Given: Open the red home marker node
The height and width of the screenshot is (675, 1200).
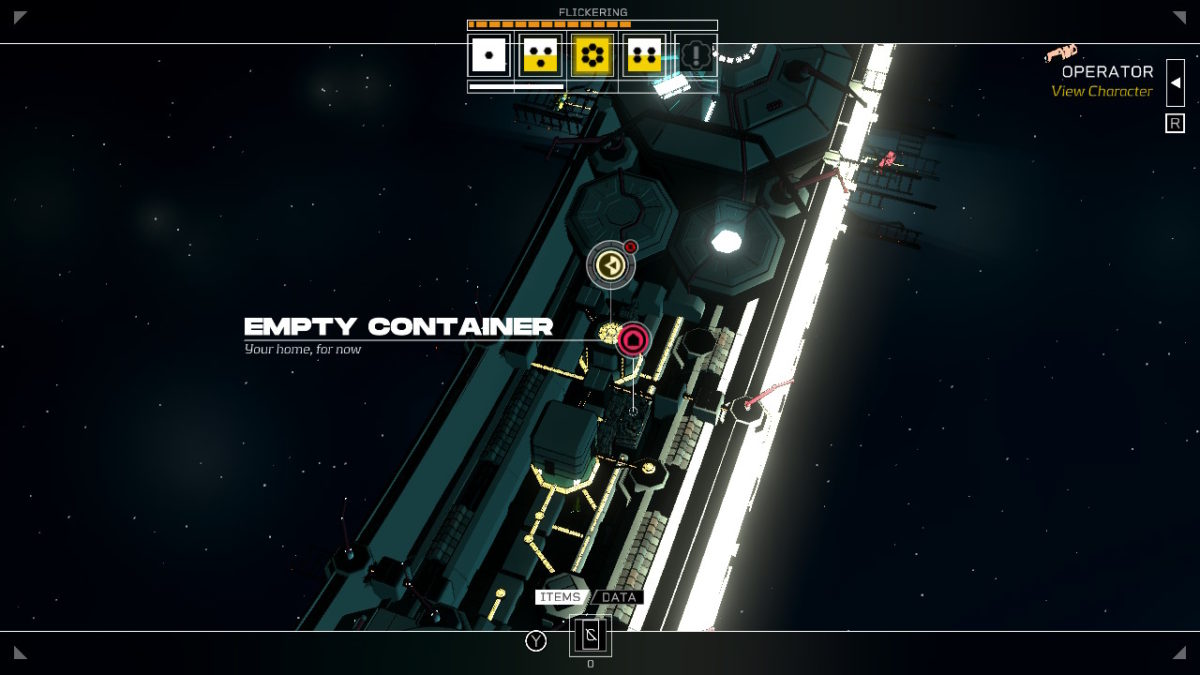Looking at the screenshot, I should tap(633, 340).
